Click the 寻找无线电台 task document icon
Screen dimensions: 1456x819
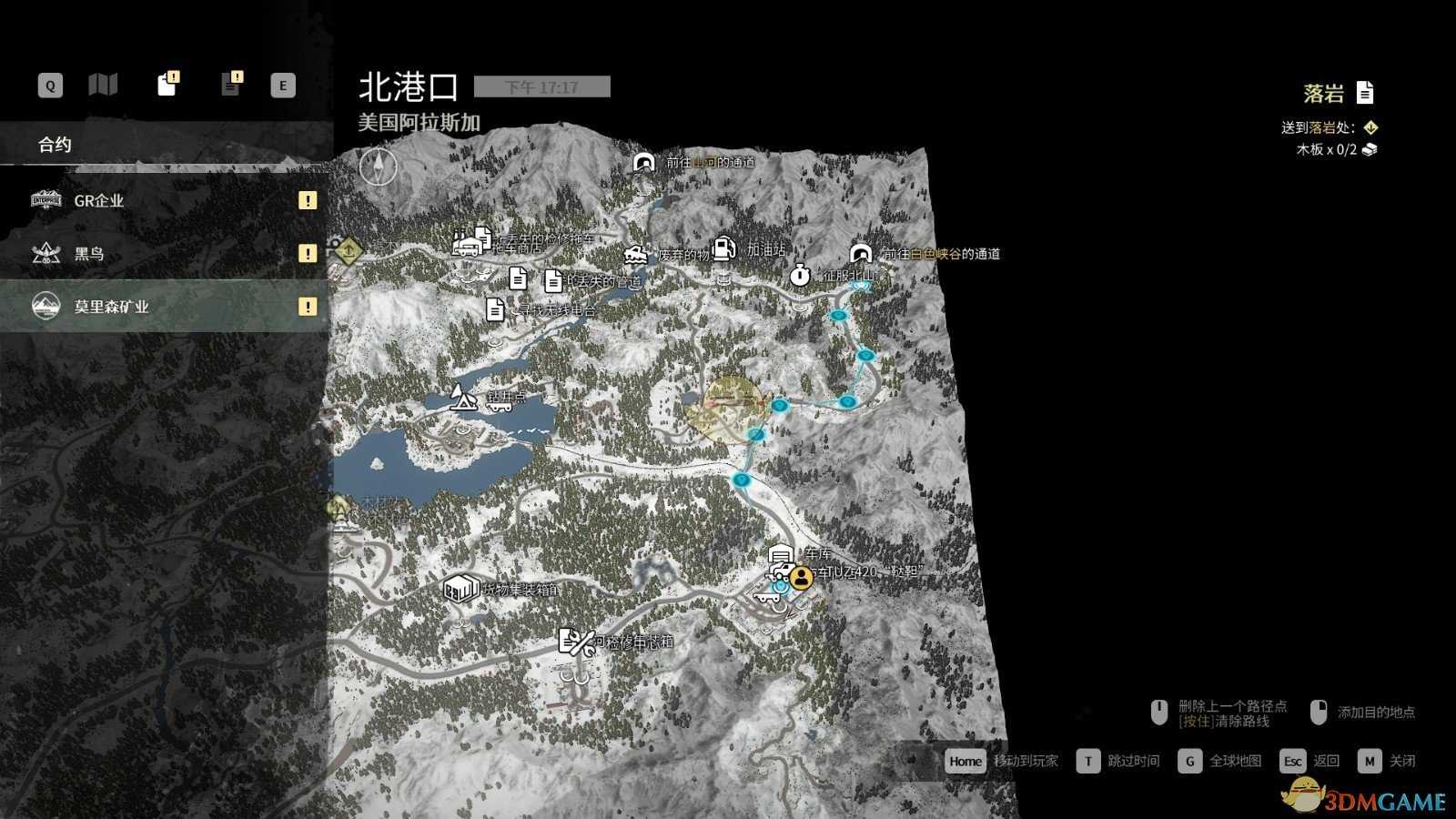(x=494, y=310)
